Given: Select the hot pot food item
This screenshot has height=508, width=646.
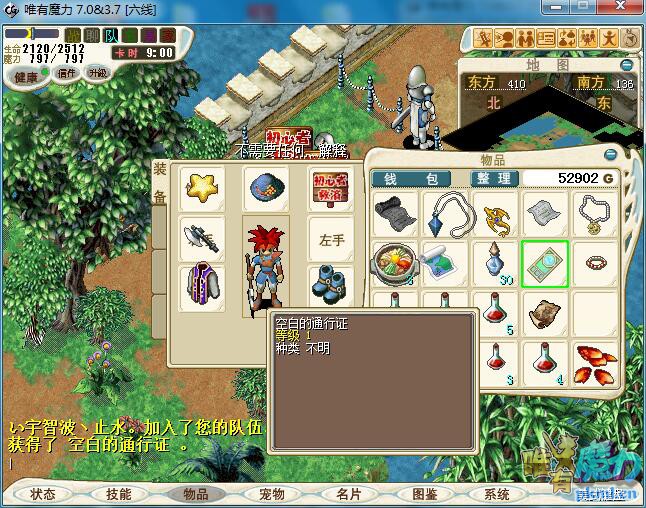Looking at the screenshot, I should tap(392, 264).
